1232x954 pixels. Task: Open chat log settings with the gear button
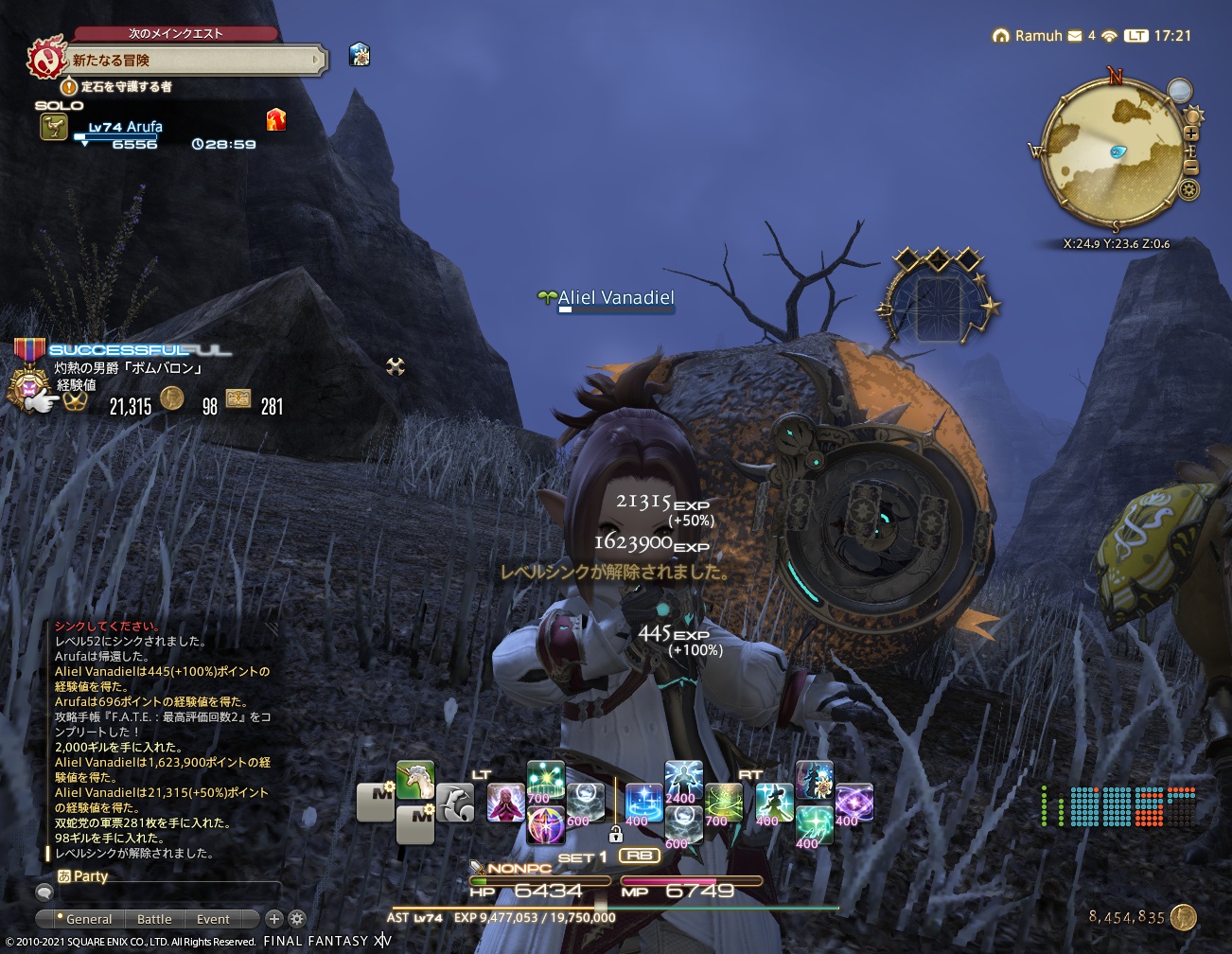[297, 918]
